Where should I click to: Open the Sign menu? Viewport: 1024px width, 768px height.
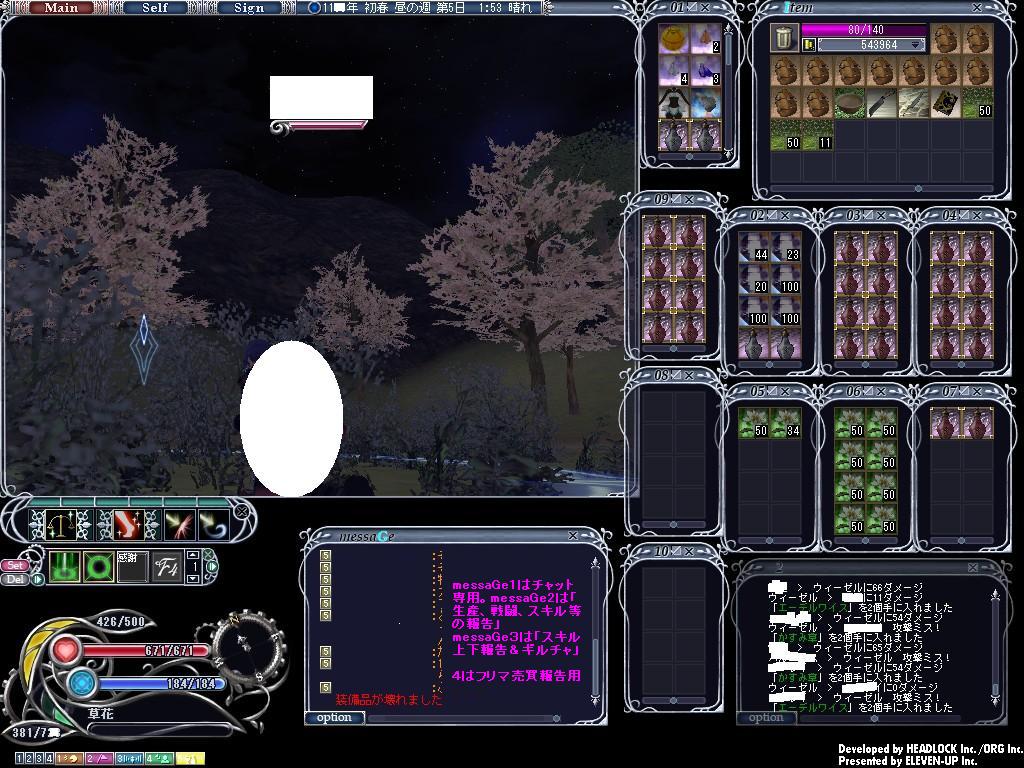pyautogui.click(x=249, y=8)
